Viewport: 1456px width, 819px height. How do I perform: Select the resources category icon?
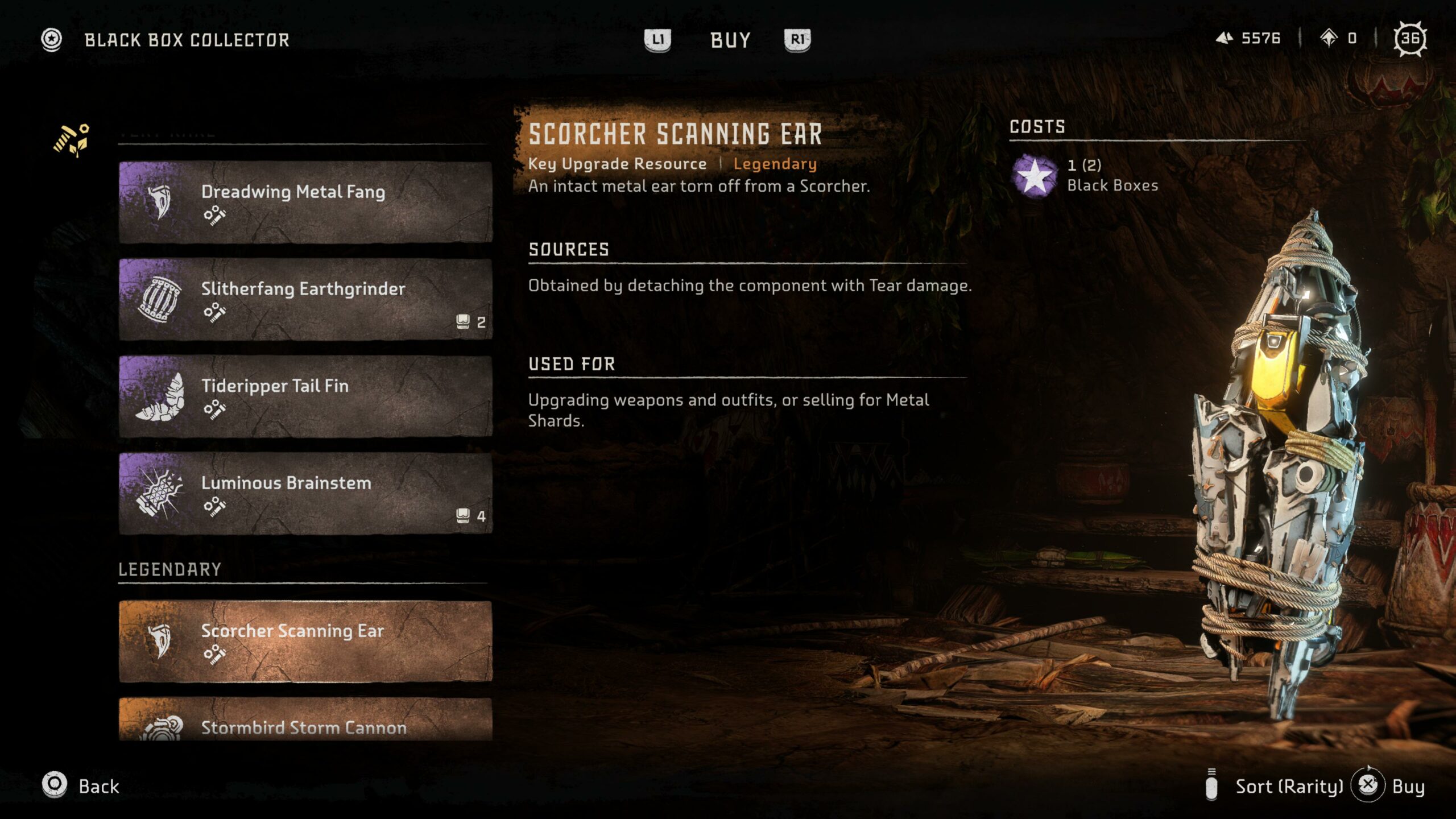pyautogui.click(x=72, y=139)
